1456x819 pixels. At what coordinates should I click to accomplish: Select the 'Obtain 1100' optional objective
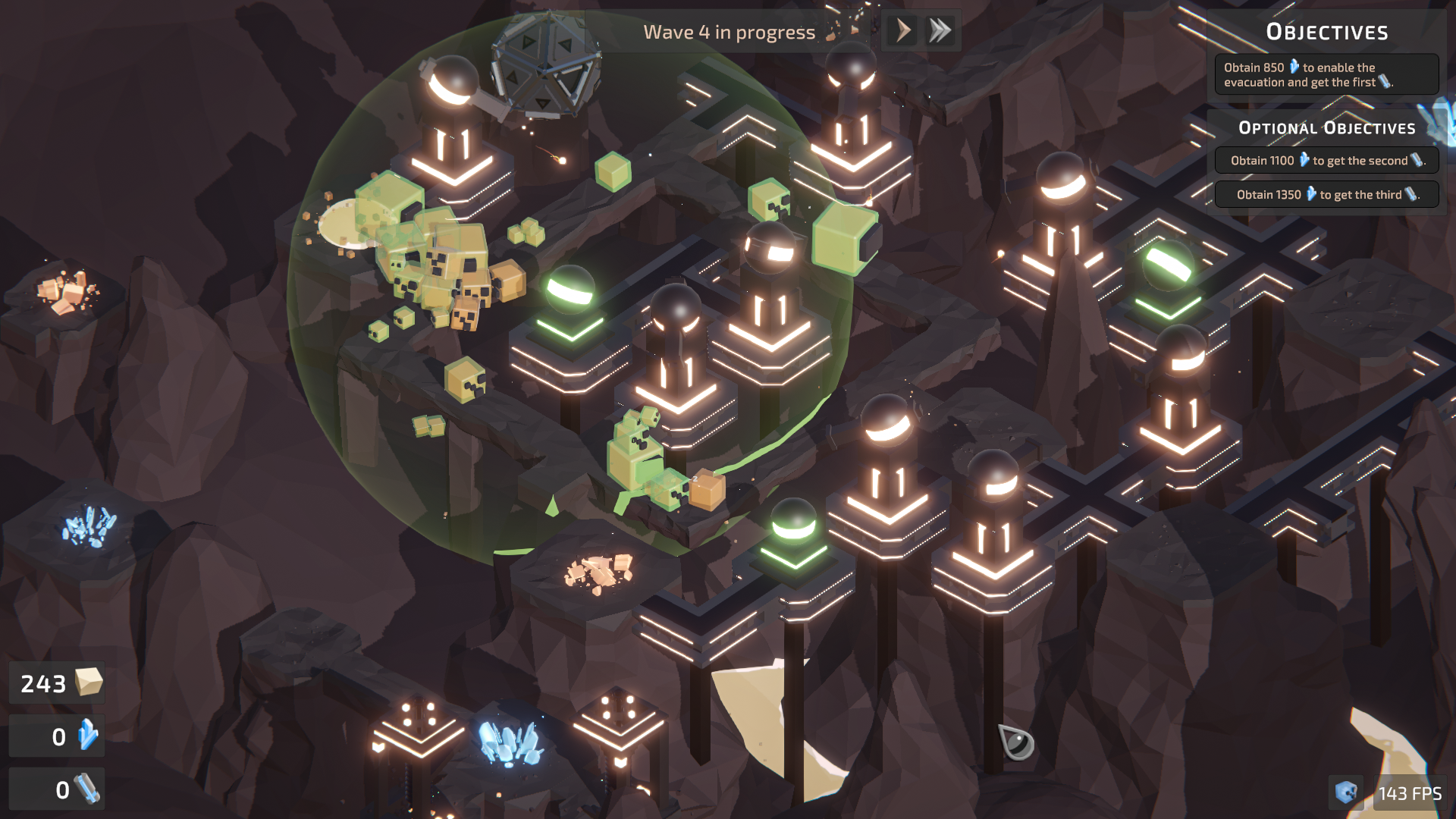[x=1326, y=161]
